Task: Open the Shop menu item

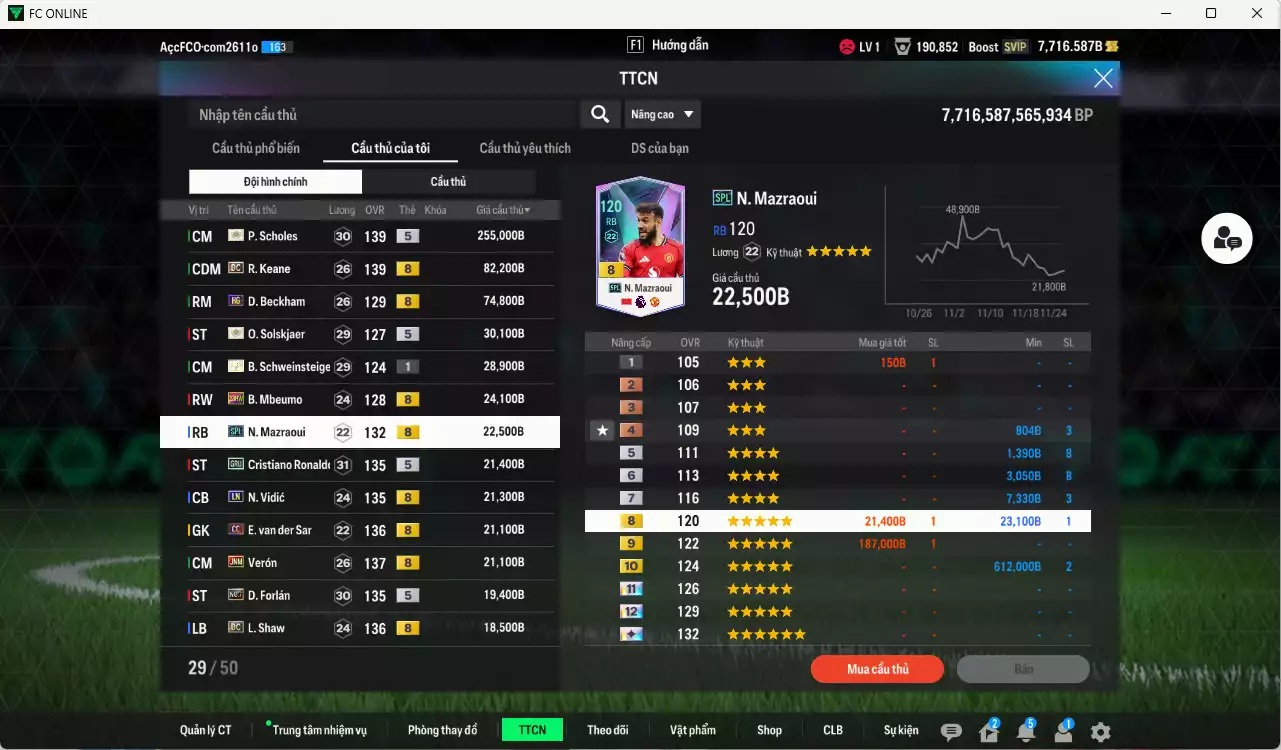Action: tap(769, 730)
